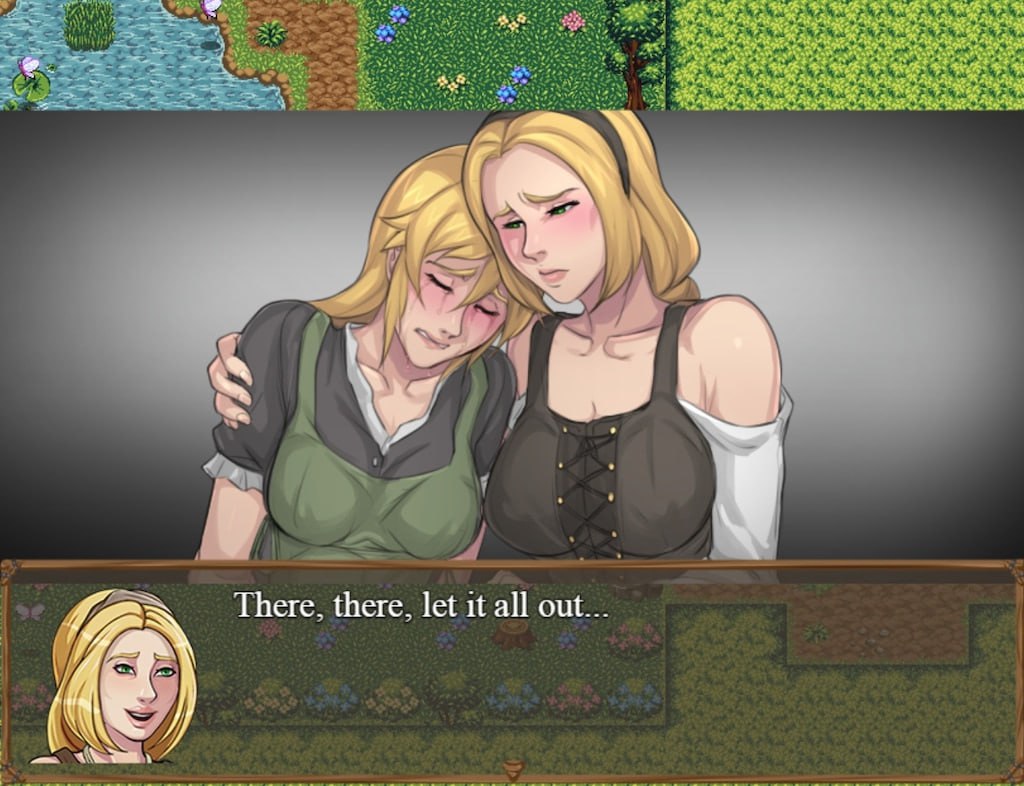Click the dialogue continue arrow
This screenshot has height=786, width=1024.
[513, 769]
